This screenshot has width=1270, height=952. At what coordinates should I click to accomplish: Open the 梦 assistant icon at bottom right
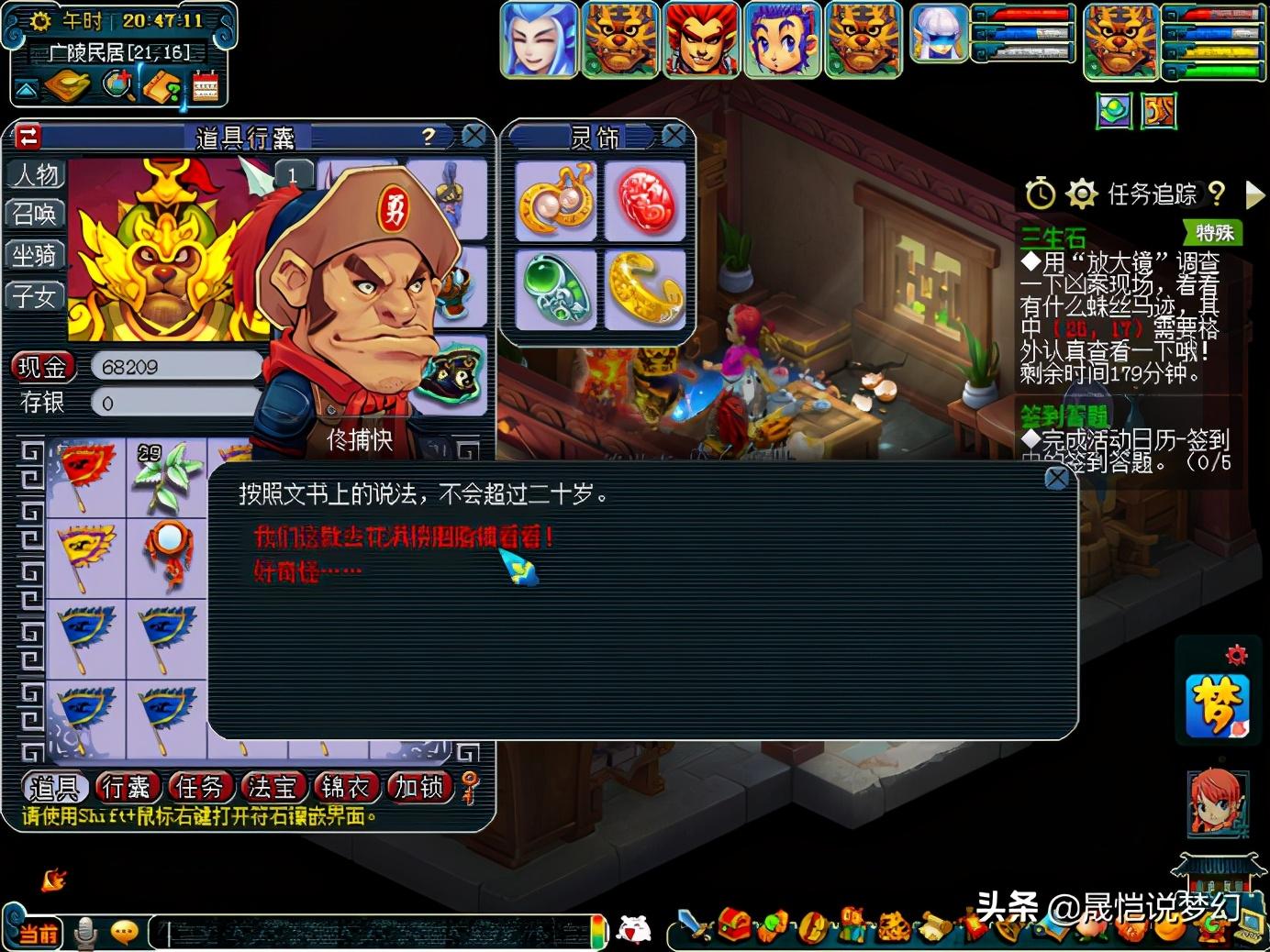(1220, 708)
